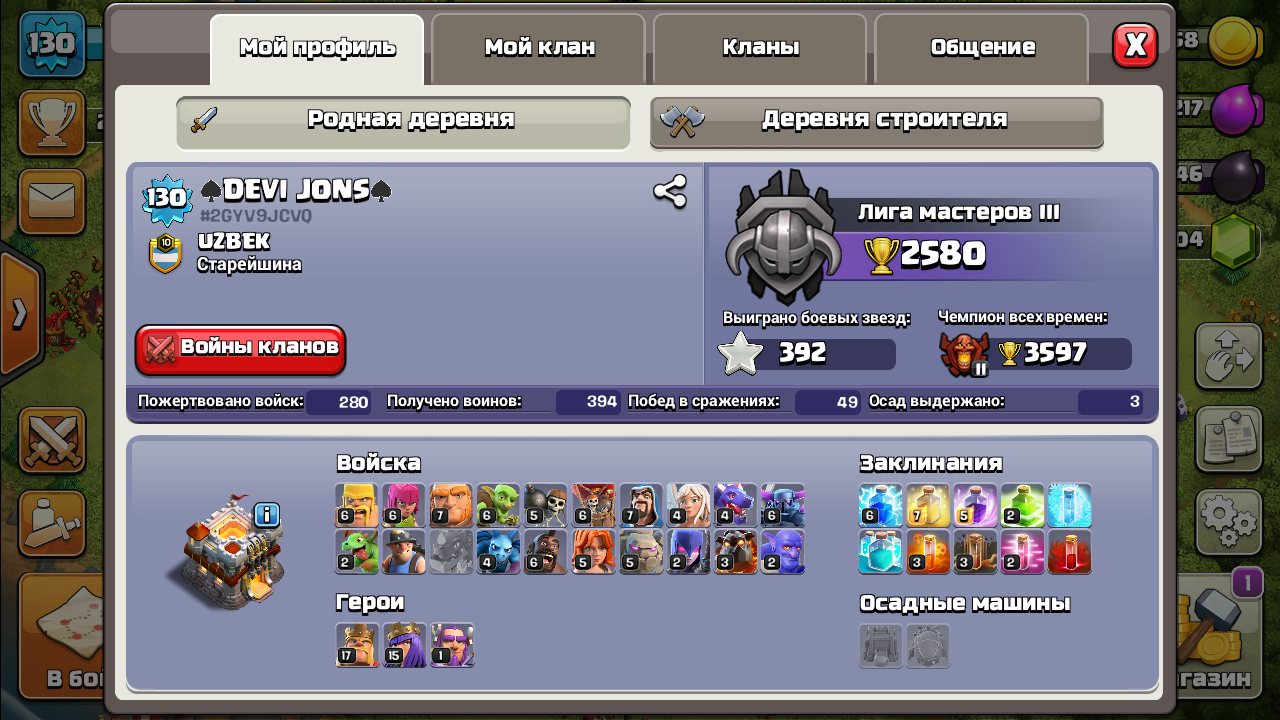This screenshot has width=1280, height=720.
Task: Select the Barbarian King hero icon
Action: [357, 645]
